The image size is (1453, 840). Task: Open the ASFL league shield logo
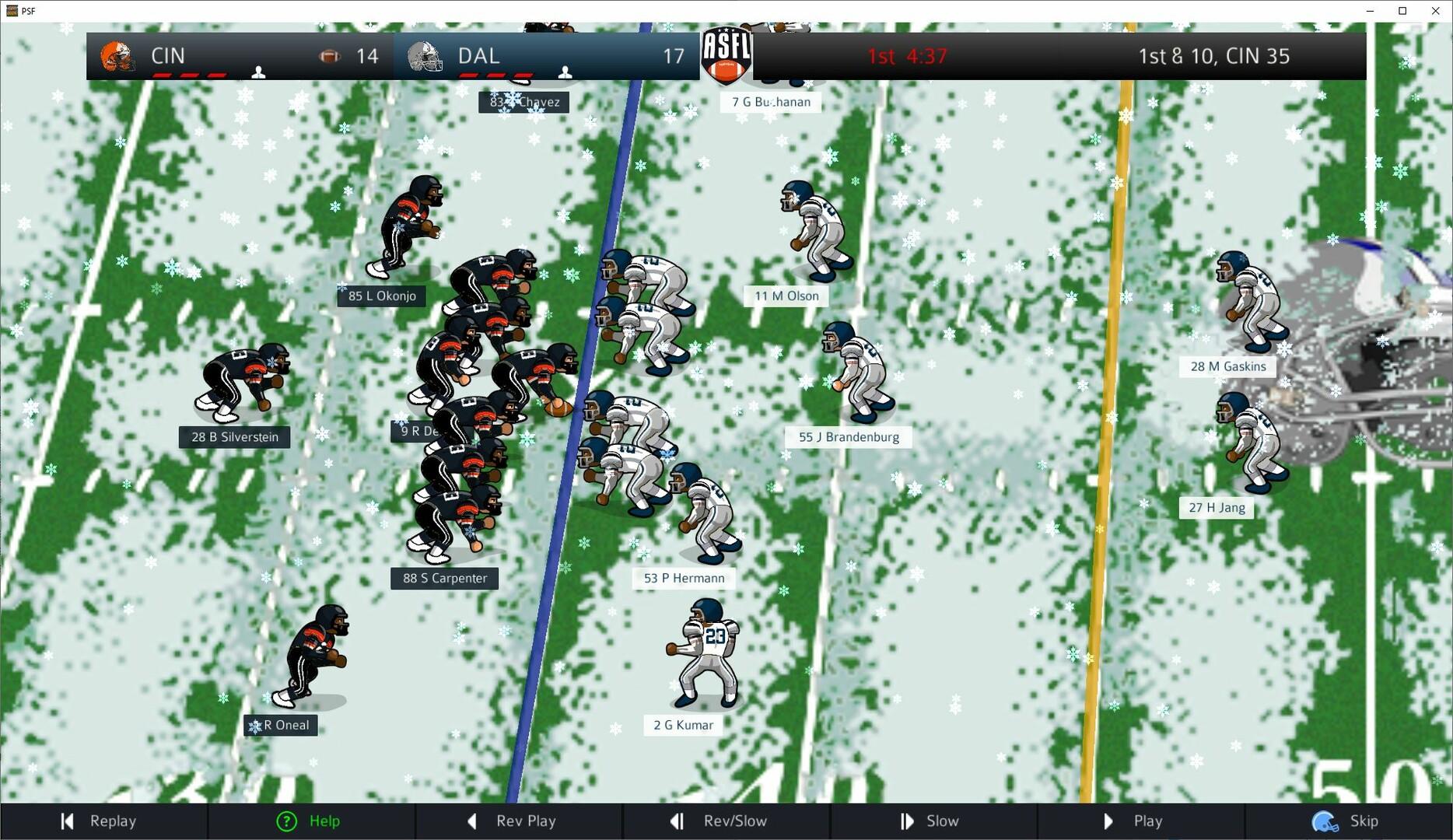click(726, 56)
